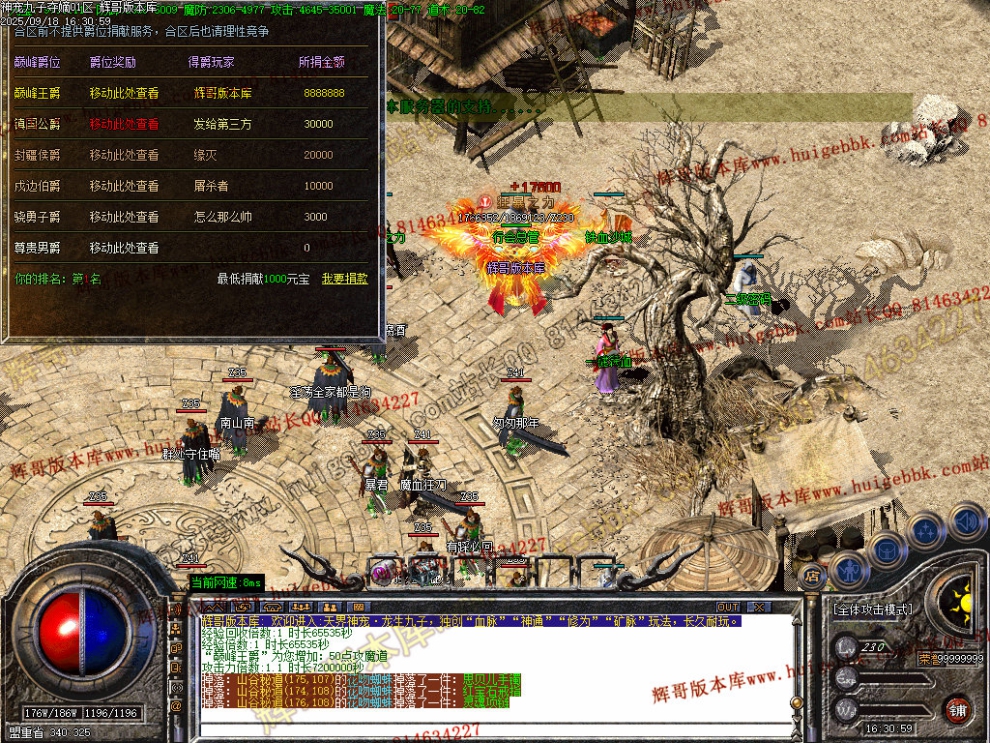Viewport: 990px width, 743px height.
Task: Click the 我要捐款 donate link
Action: coord(345,279)
